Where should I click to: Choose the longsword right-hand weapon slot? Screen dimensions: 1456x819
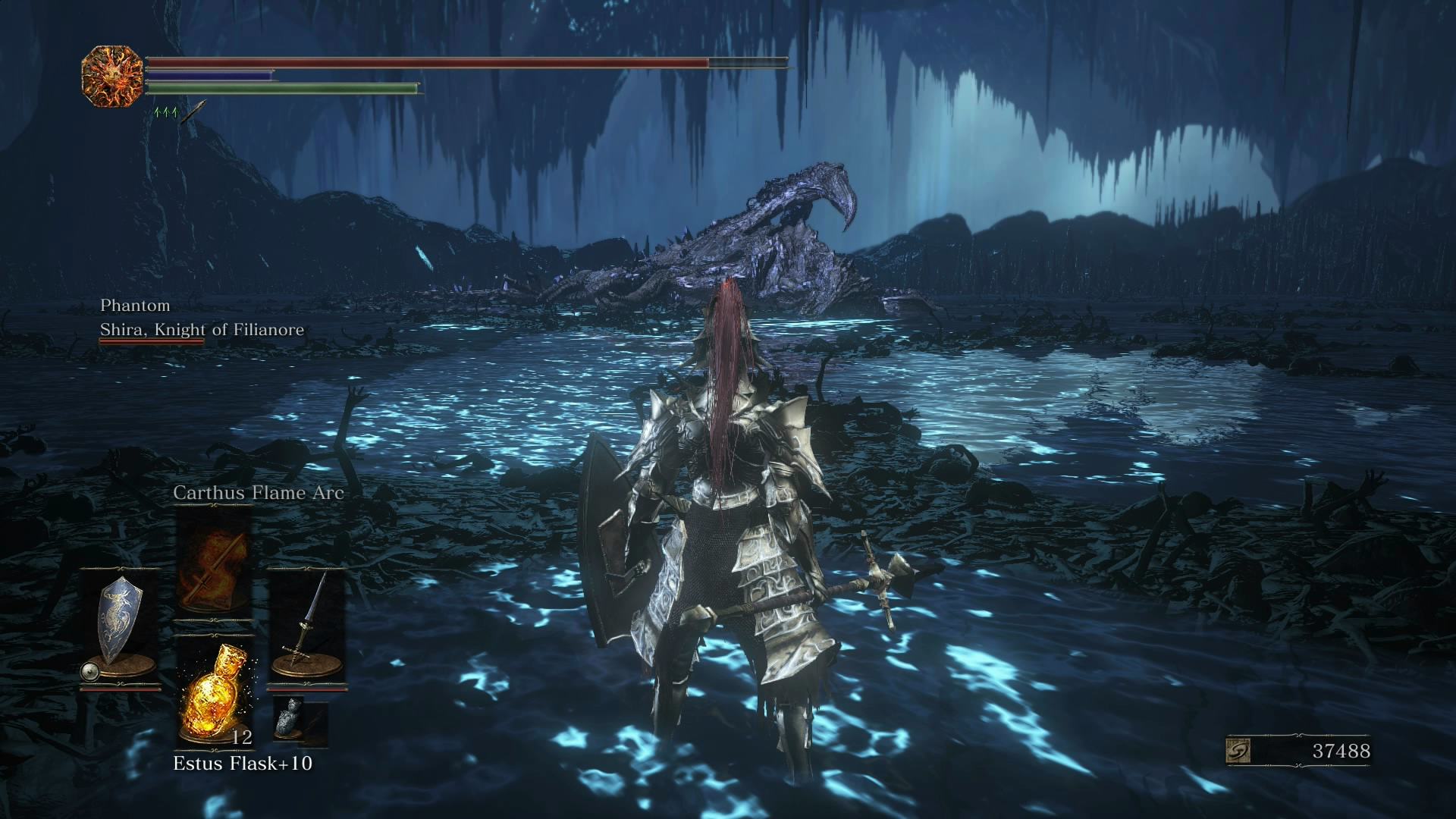306,626
